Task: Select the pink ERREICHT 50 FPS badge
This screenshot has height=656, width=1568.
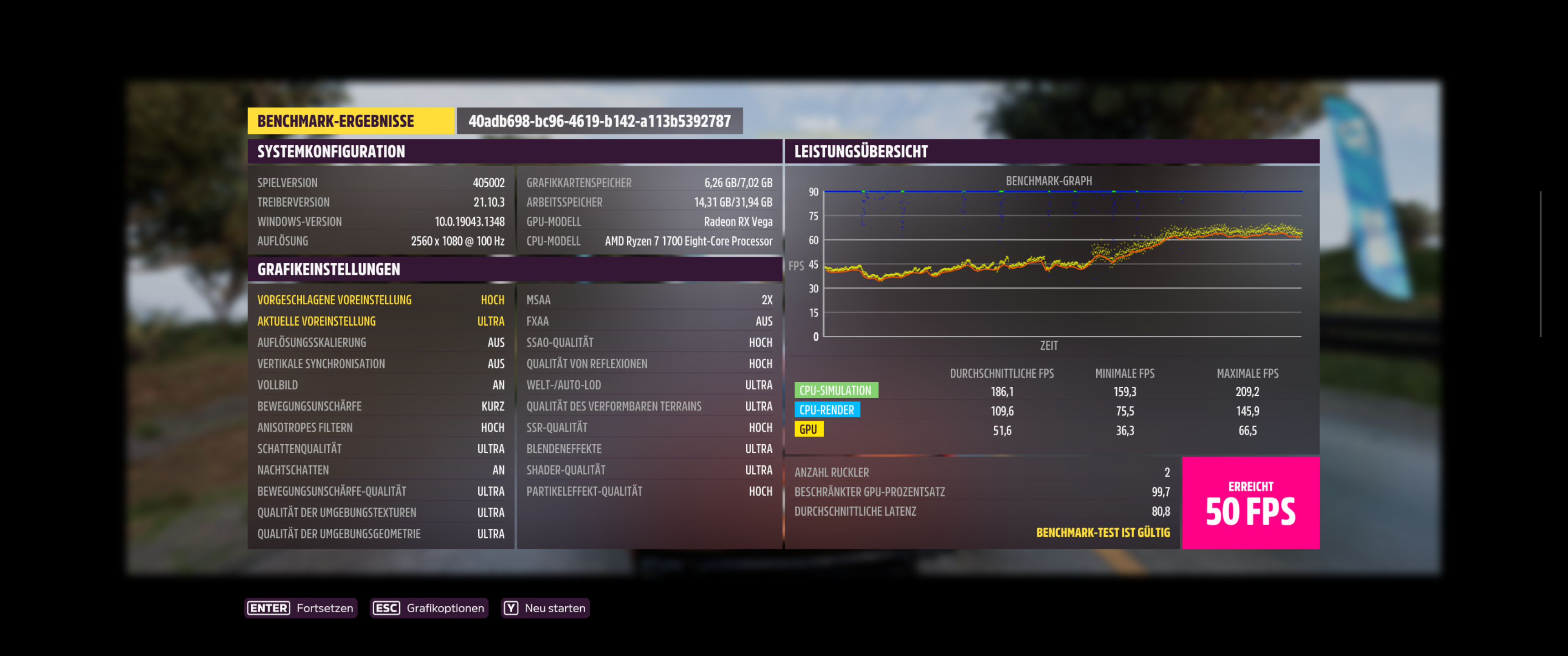Action: pos(1251,504)
